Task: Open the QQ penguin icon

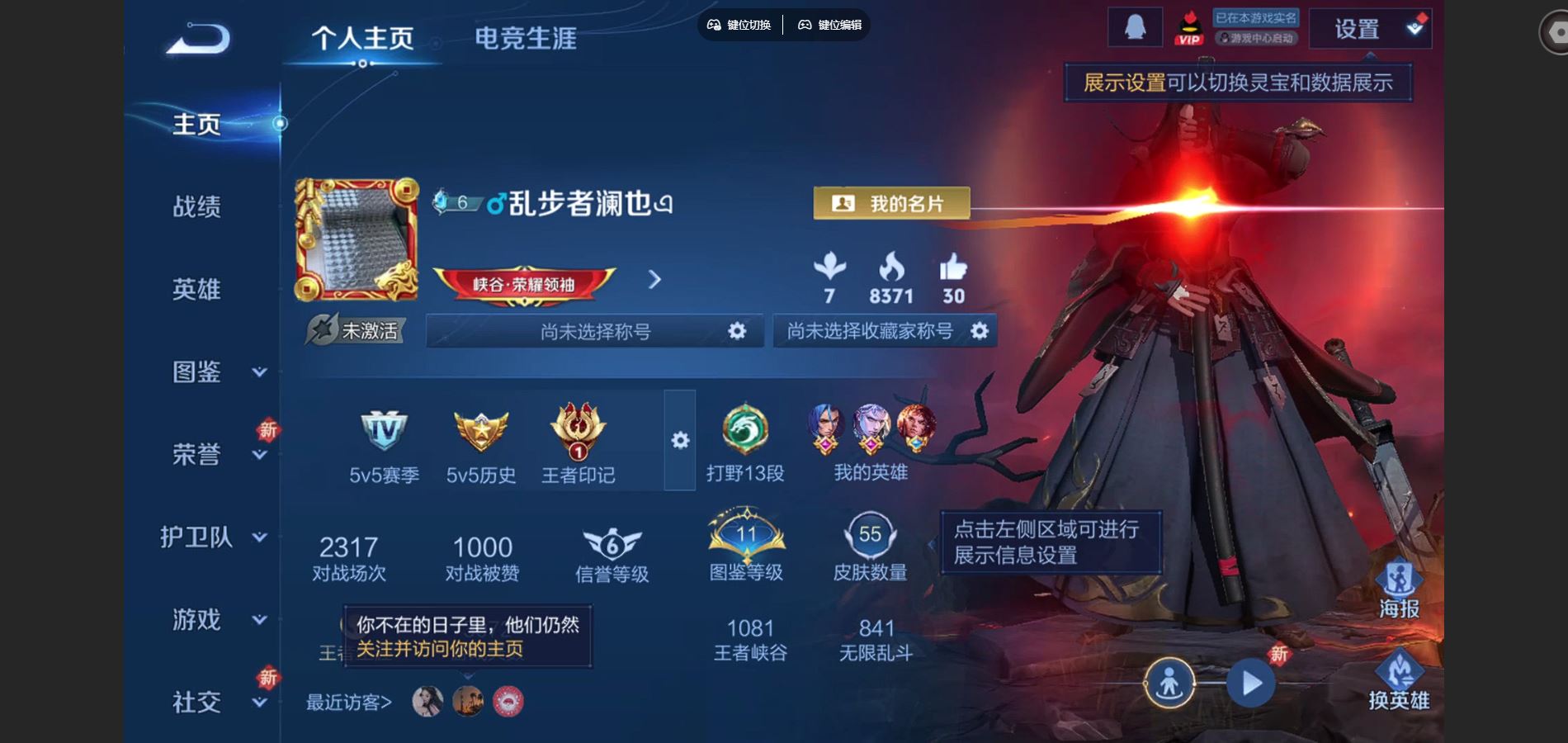Action: 1136,27
